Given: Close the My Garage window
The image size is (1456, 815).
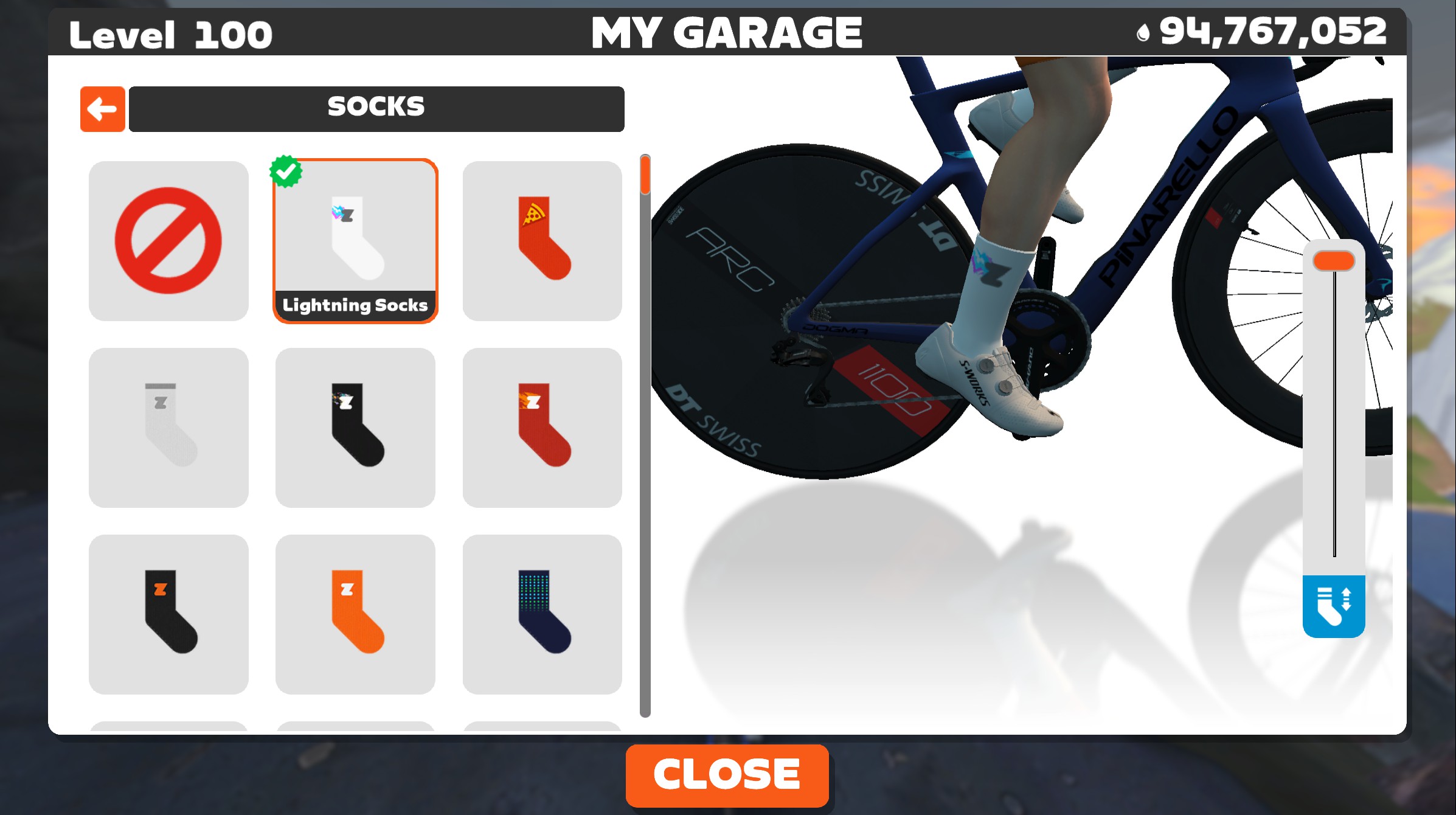Looking at the screenshot, I should coord(727,775).
